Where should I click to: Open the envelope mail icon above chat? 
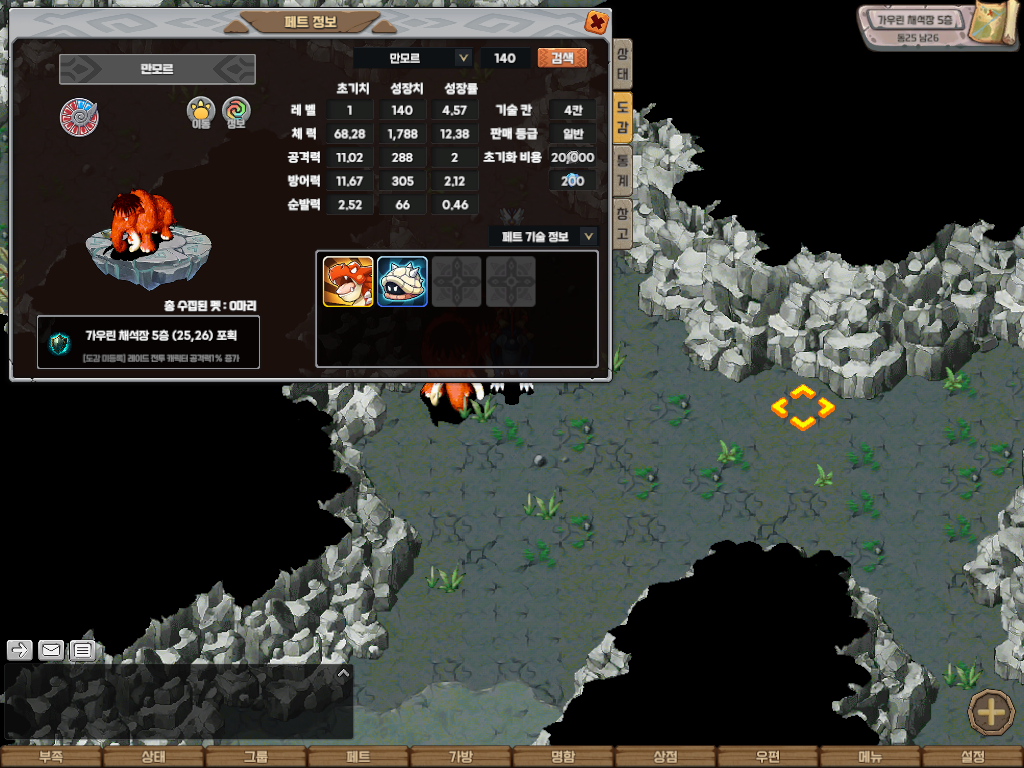pos(51,650)
